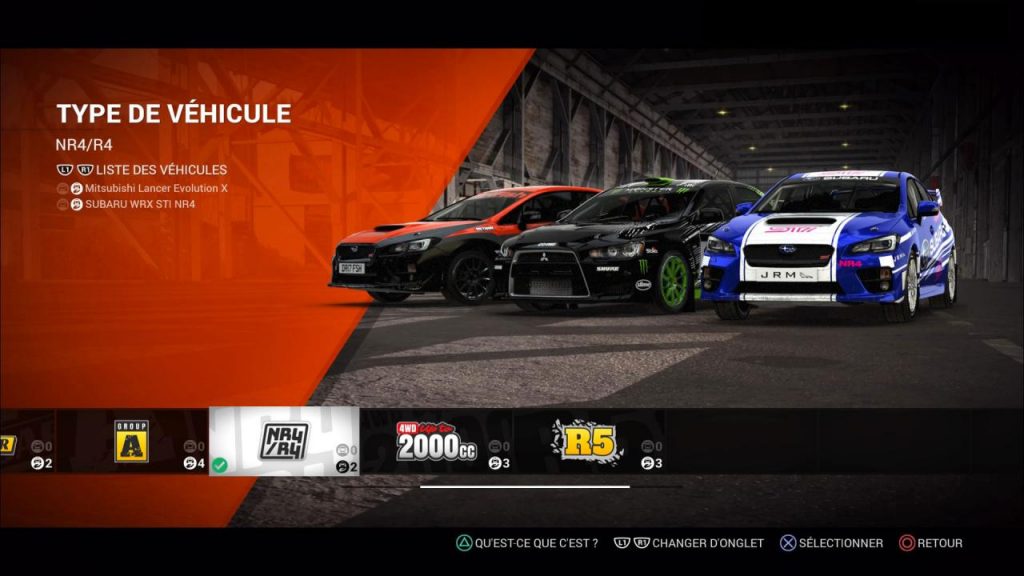Go back with the Retour option
The height and width of the screenshot is (576, 1024).
pos(940,543)
